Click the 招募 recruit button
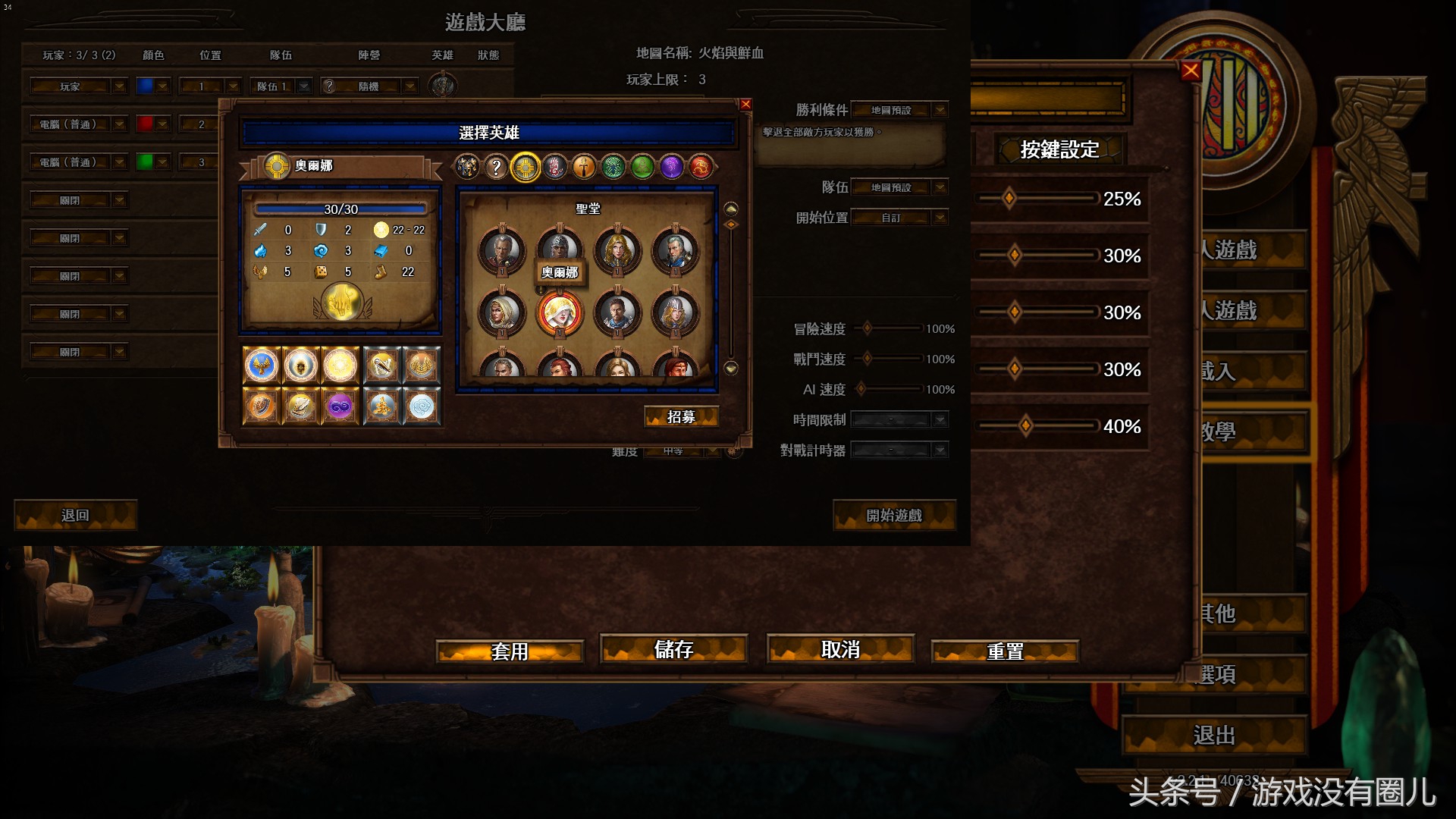This screenshot has width=1456, height=819. click(681, 416)
